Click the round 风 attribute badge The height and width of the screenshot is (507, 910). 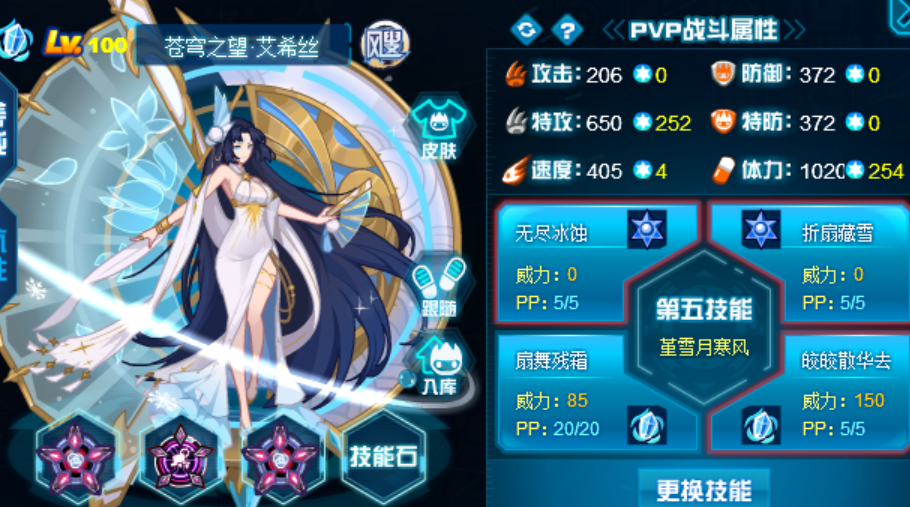pyautogui.click(x=384, y=43)
